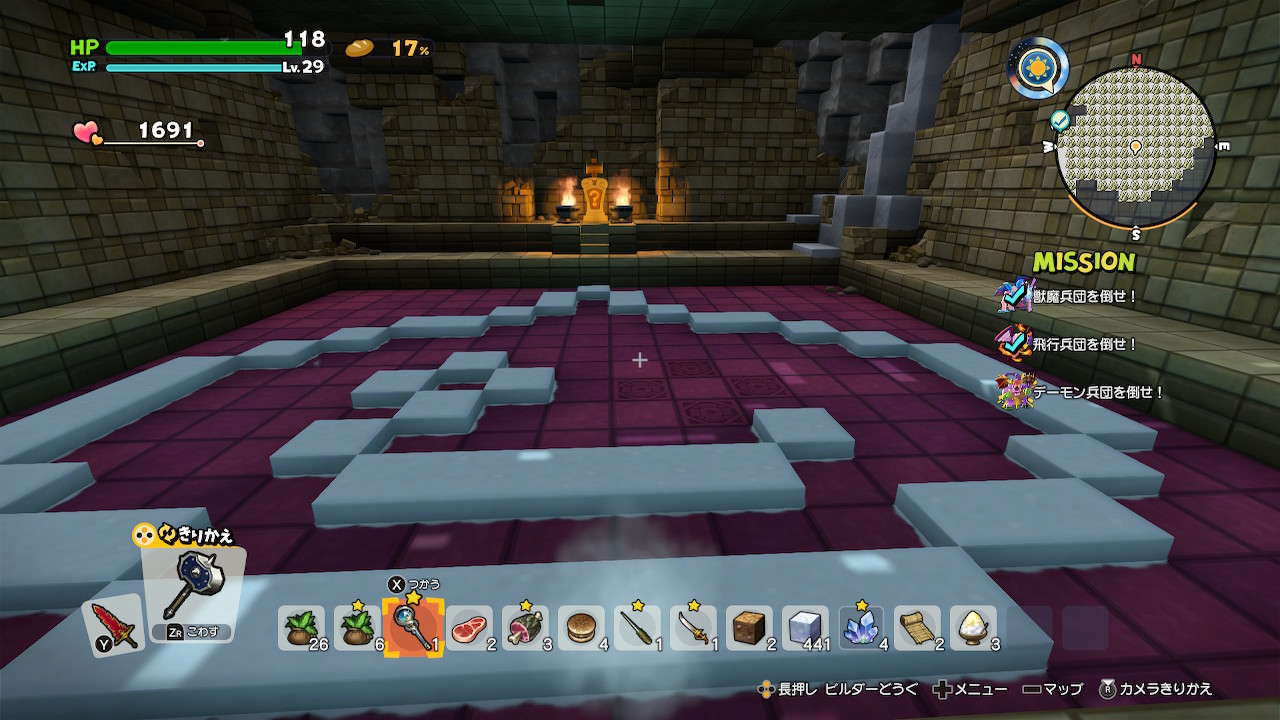Viewport: 1280px width, 720px height.
Task: Select the rolled scroll hotbar slot
Action: 917,629
